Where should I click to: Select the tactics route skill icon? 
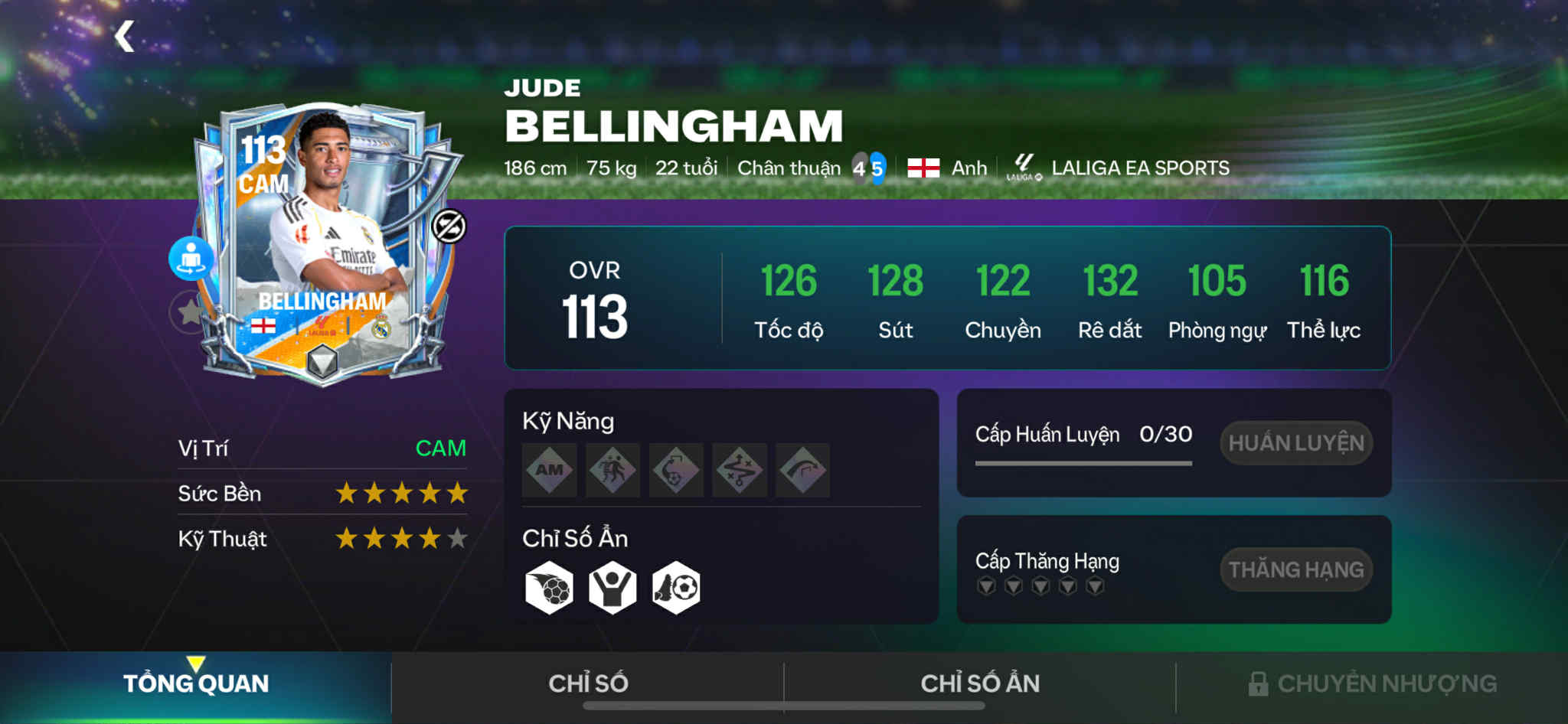pos(739,470)
